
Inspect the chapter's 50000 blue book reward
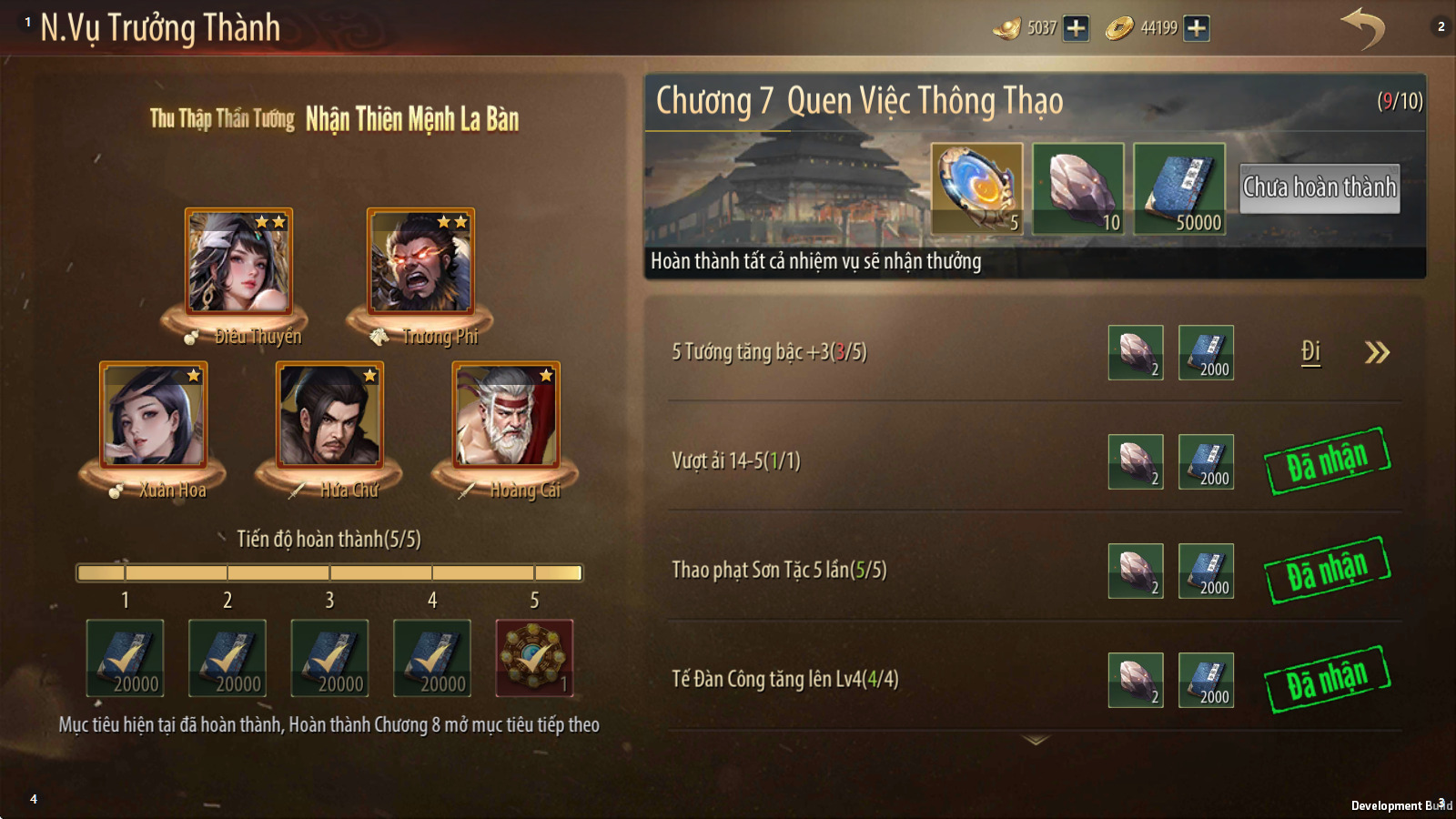point(1179,189)
